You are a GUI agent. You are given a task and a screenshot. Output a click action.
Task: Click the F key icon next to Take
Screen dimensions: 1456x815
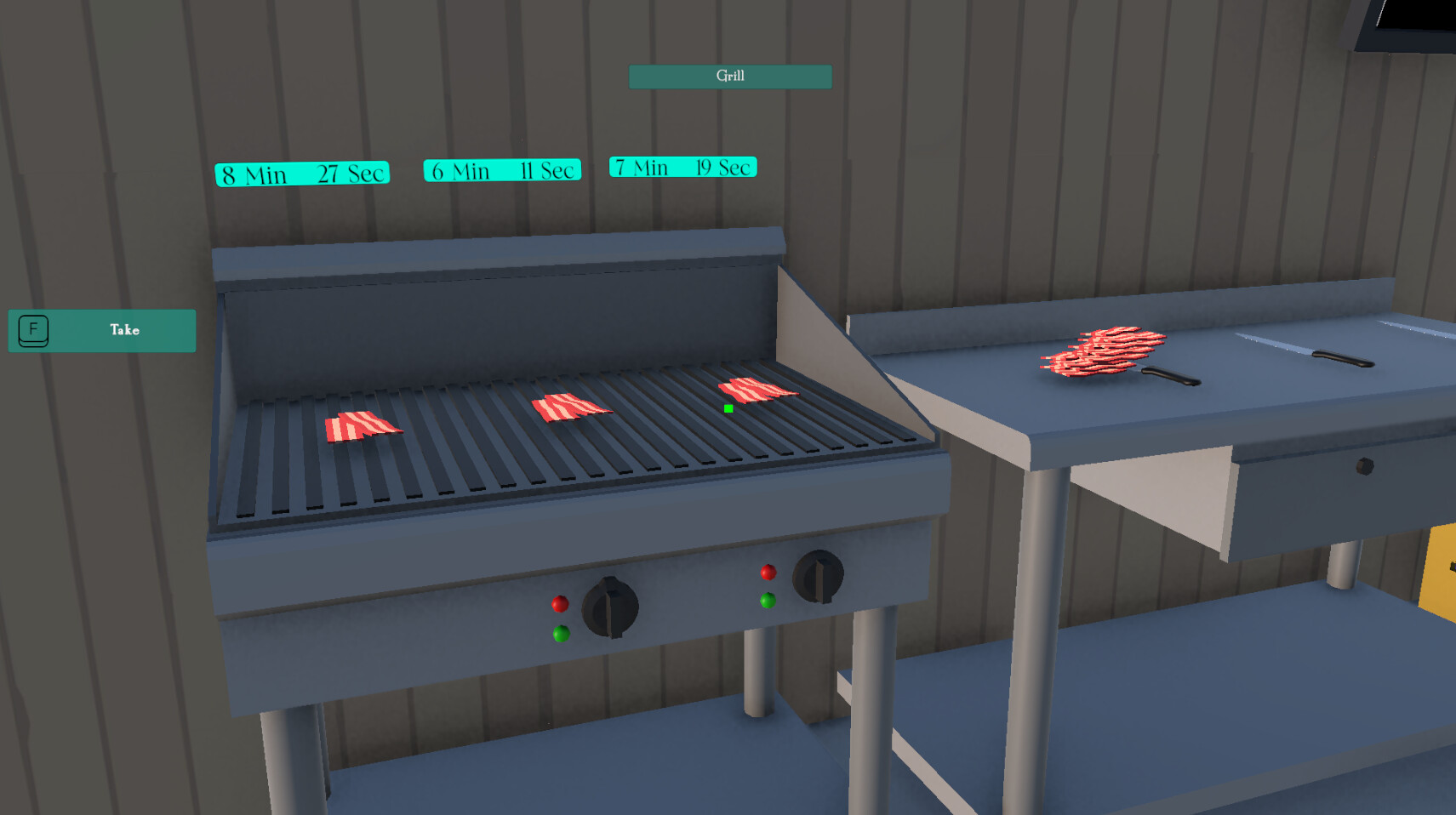click(x=32, y=330)
